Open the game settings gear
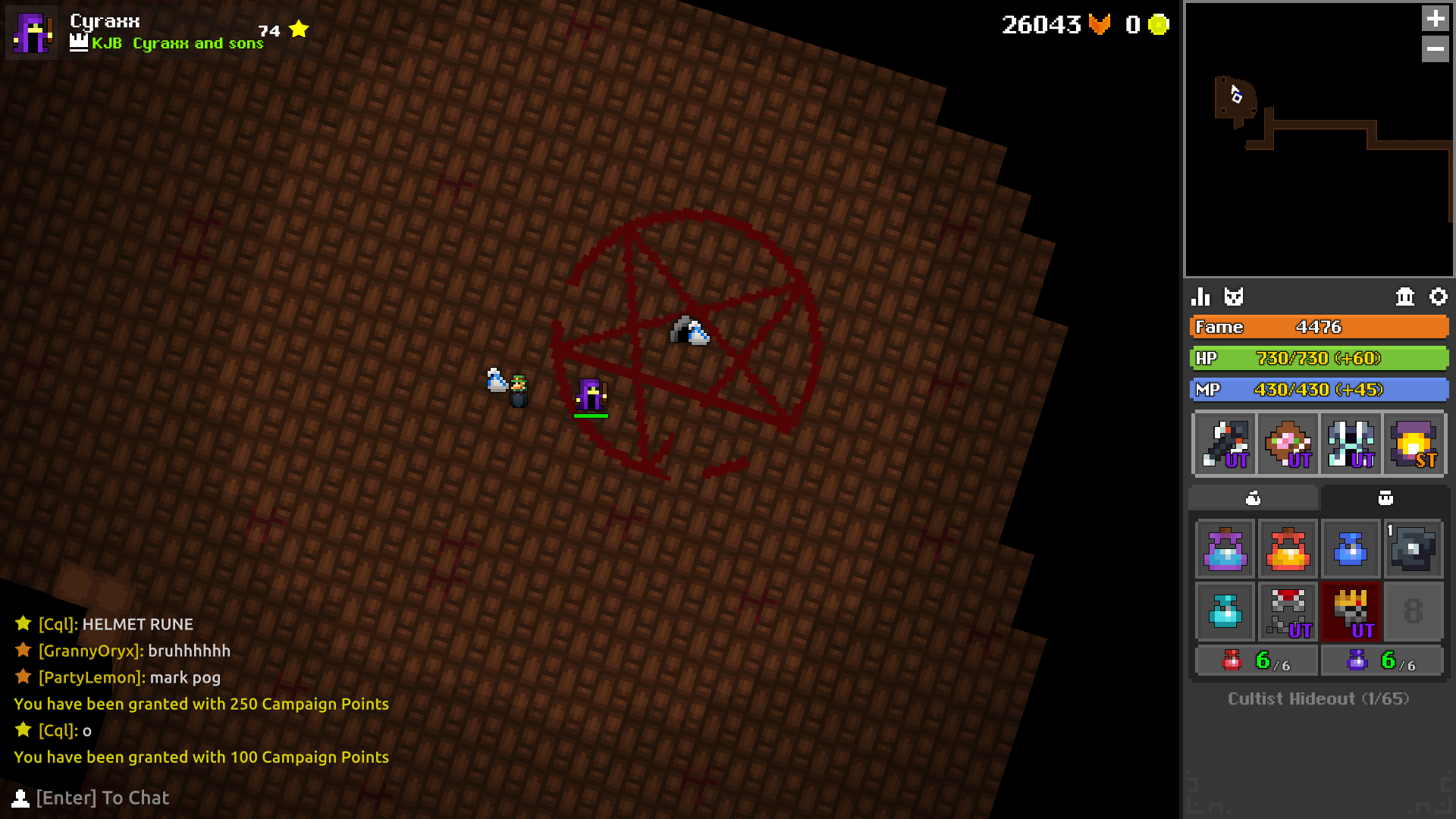 pyautogui.click(x=1439, y=297)
